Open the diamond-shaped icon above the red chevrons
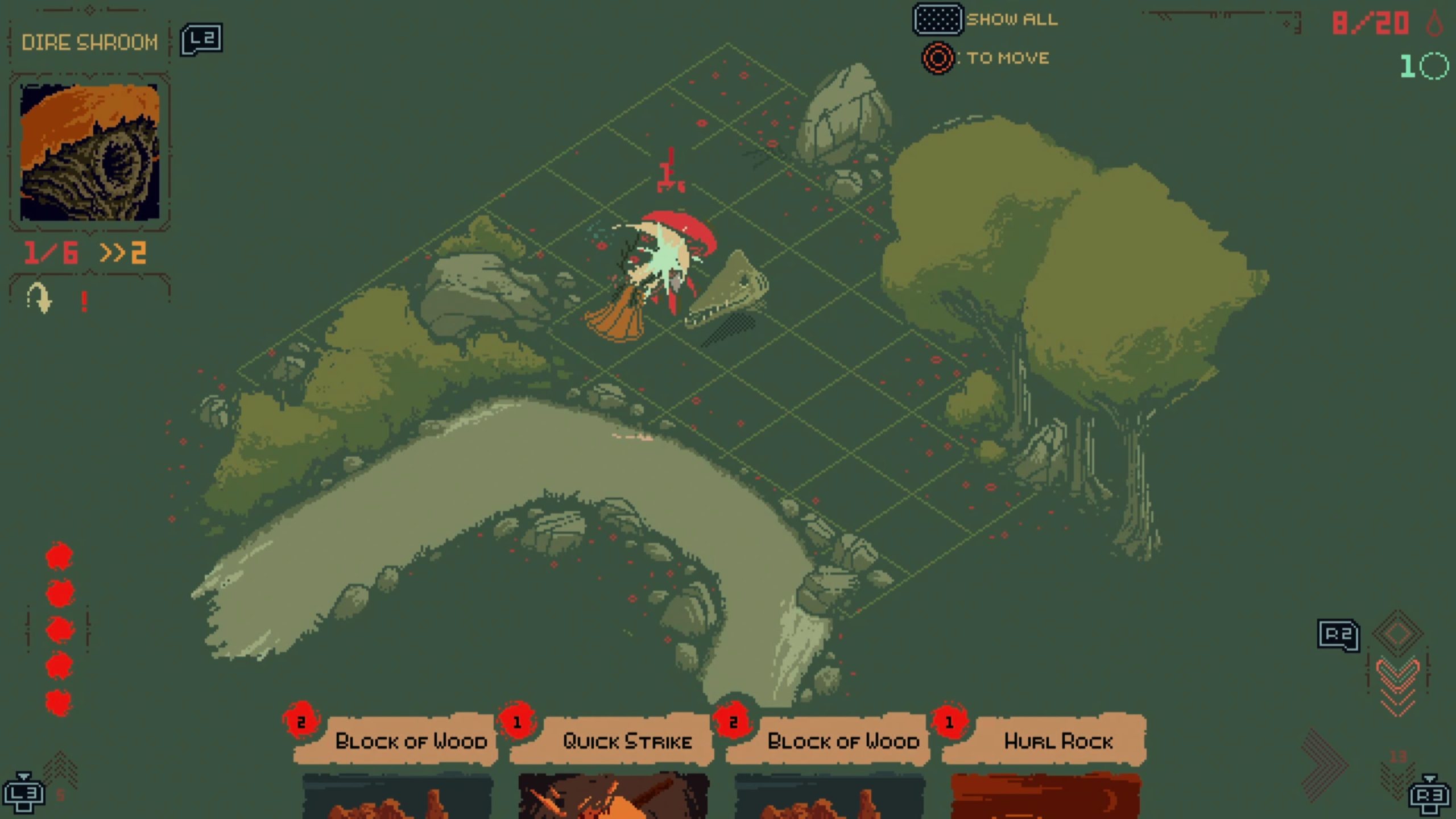Screen dimensions: 1456x819 (x=1397, y=632)
